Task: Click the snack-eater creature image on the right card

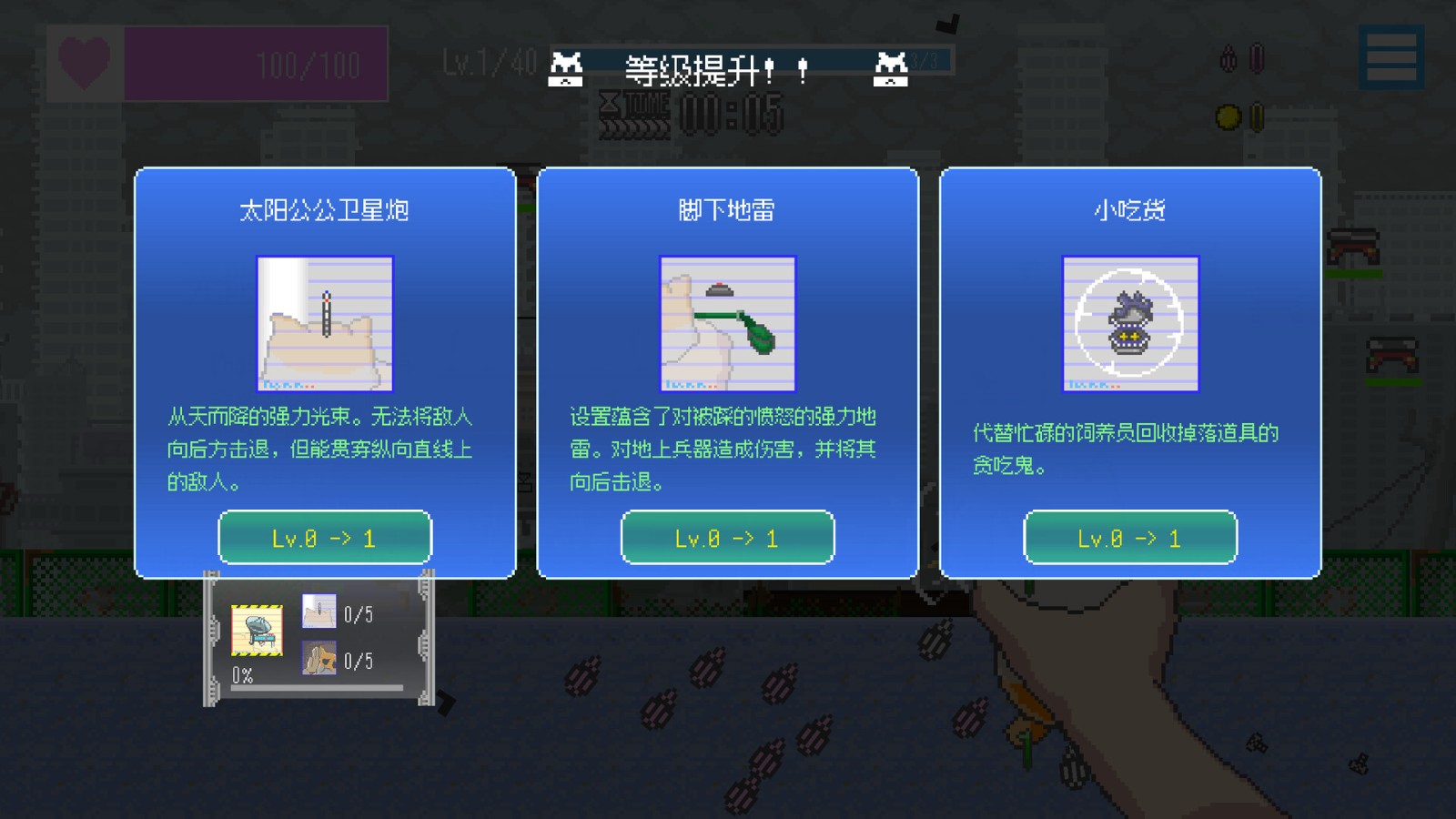Action: 1131,324
